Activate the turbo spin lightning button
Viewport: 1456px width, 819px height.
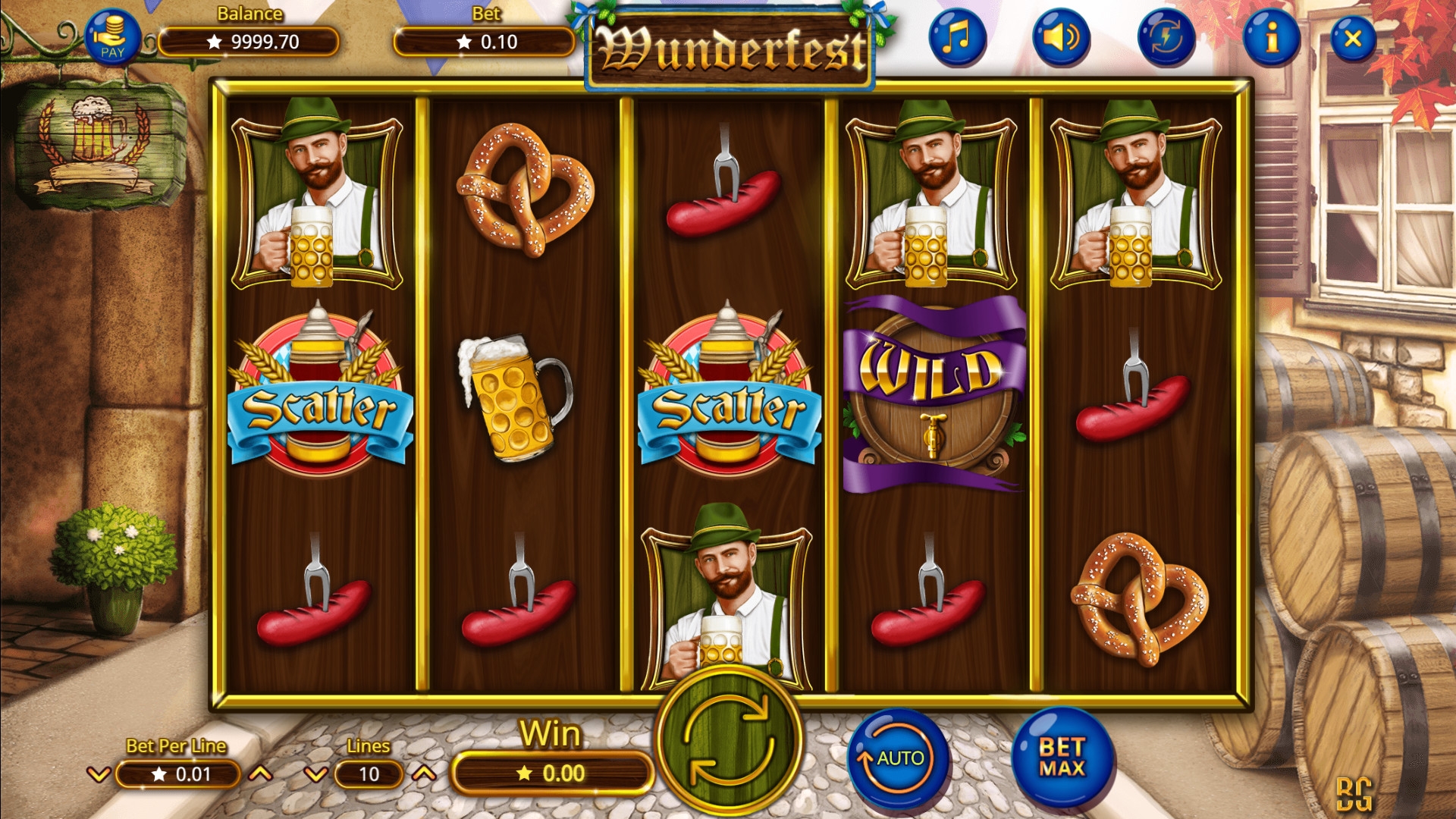(x=1166, y=36)
